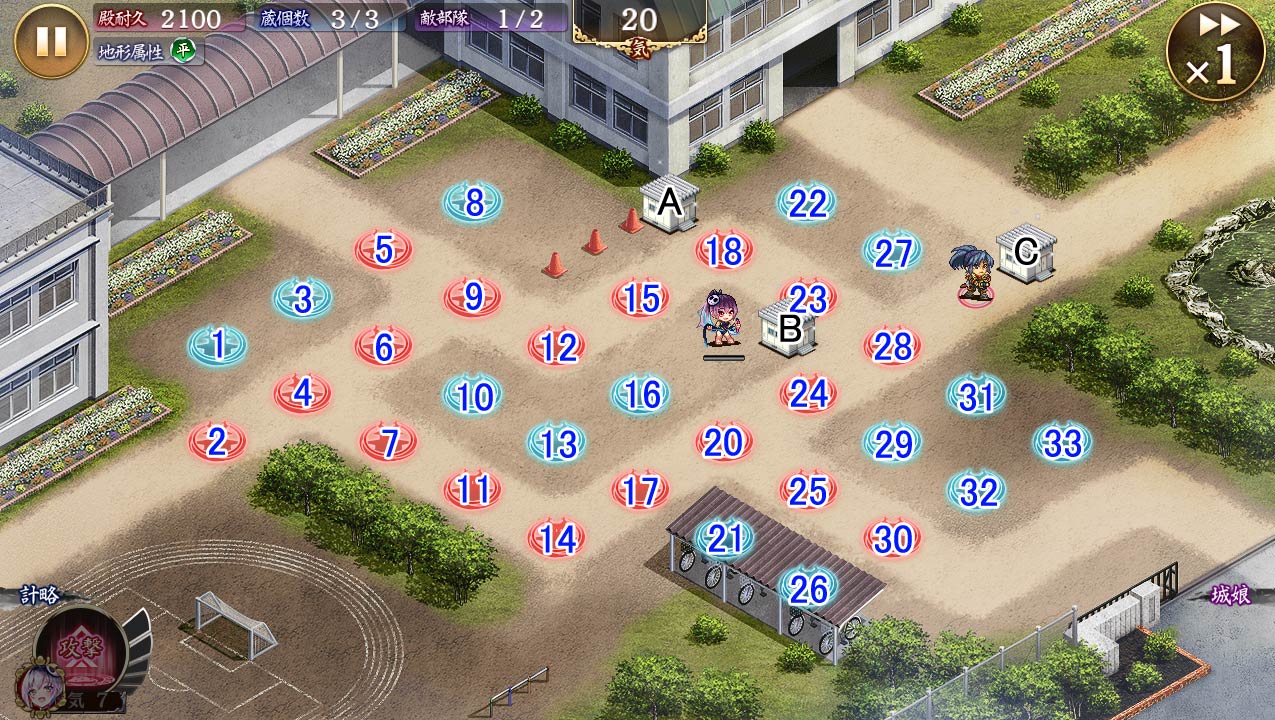Pick red placement tile 20
The image size is (1275, 720).
click(x=724, y=442)
